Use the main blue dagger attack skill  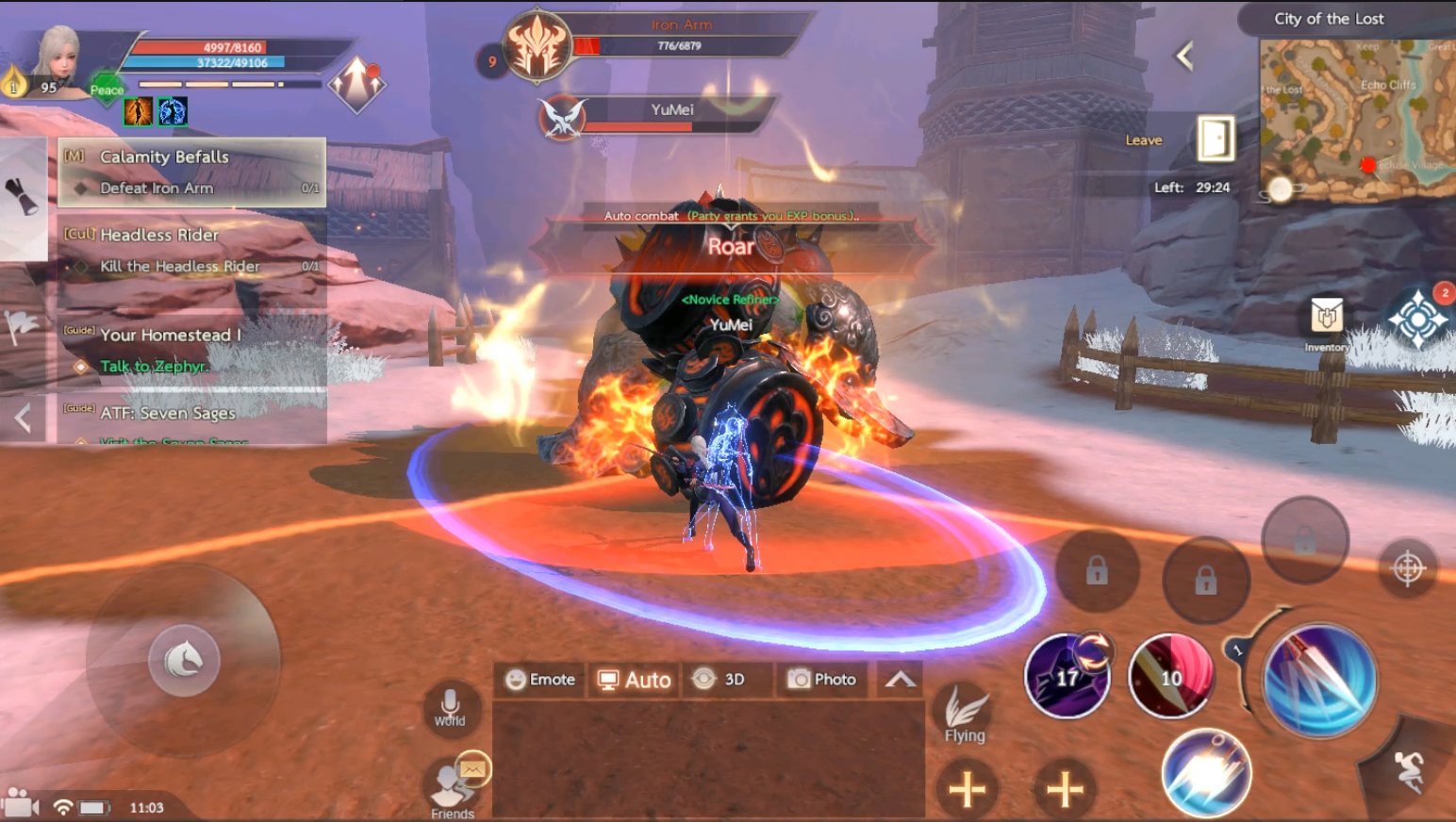click(x=1319, y=681)
